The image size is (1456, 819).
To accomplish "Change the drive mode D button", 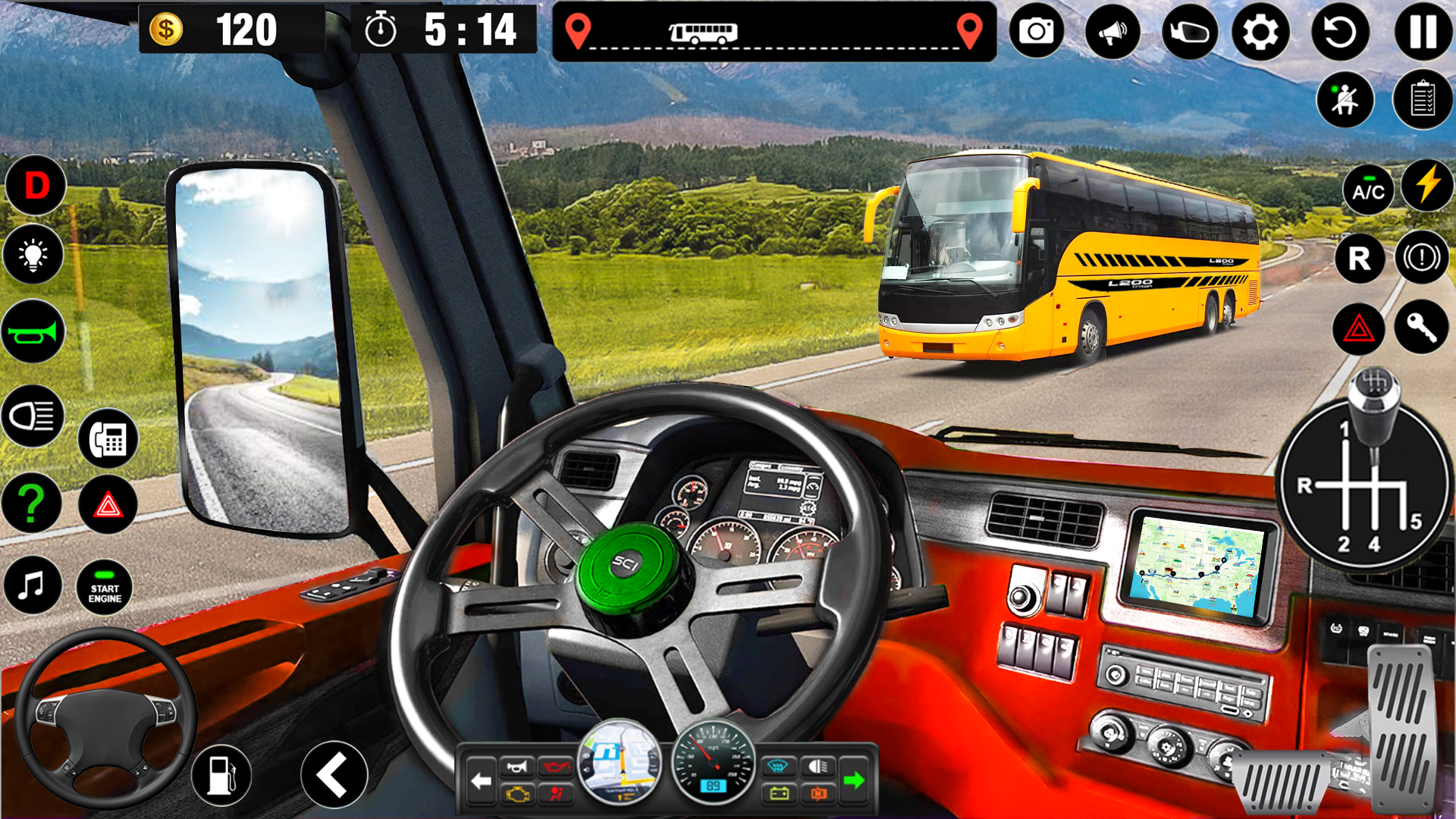I will tap(36, 185).
